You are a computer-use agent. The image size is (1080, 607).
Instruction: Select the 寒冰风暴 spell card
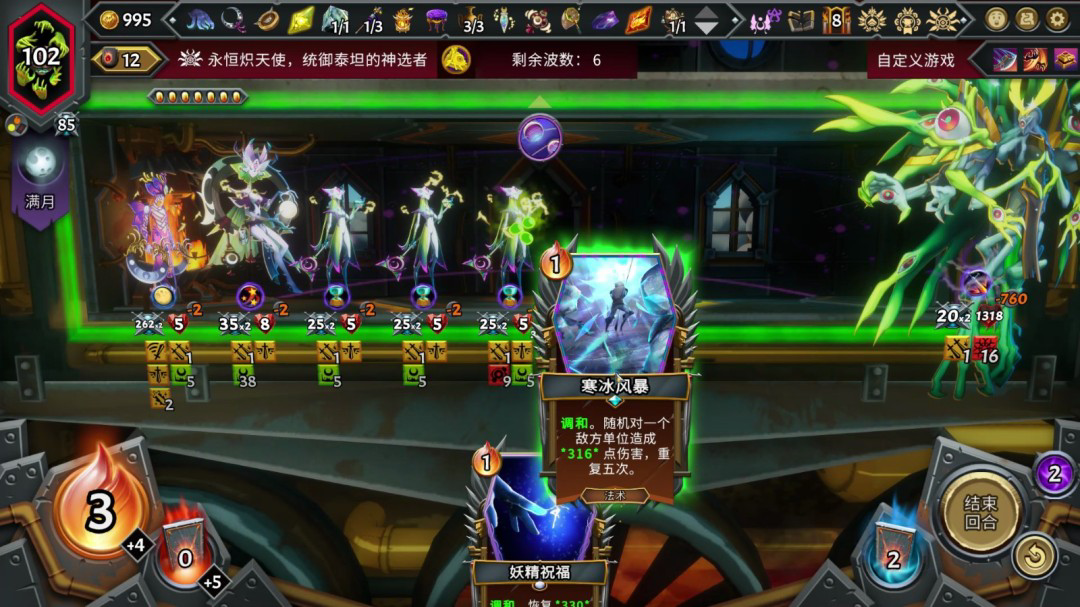tap(614, 370)
